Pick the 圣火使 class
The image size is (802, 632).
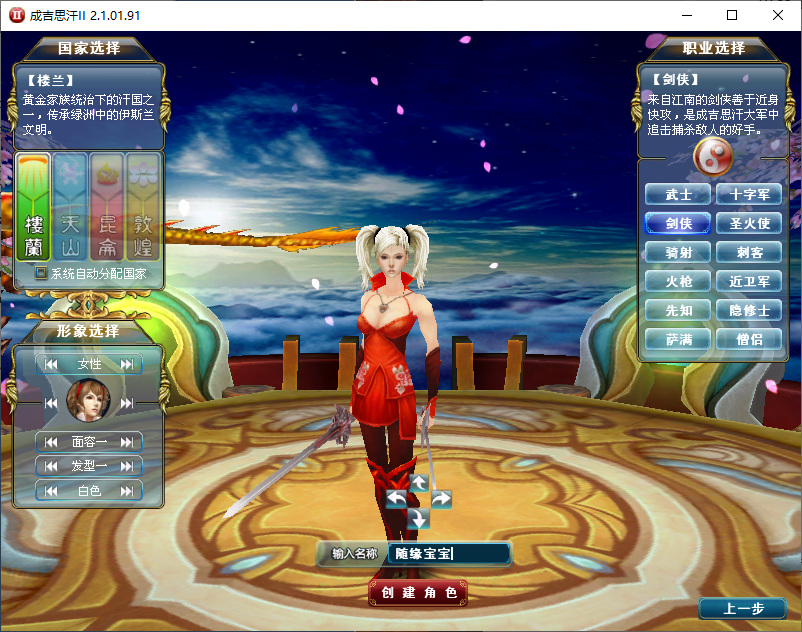(749, 224)
